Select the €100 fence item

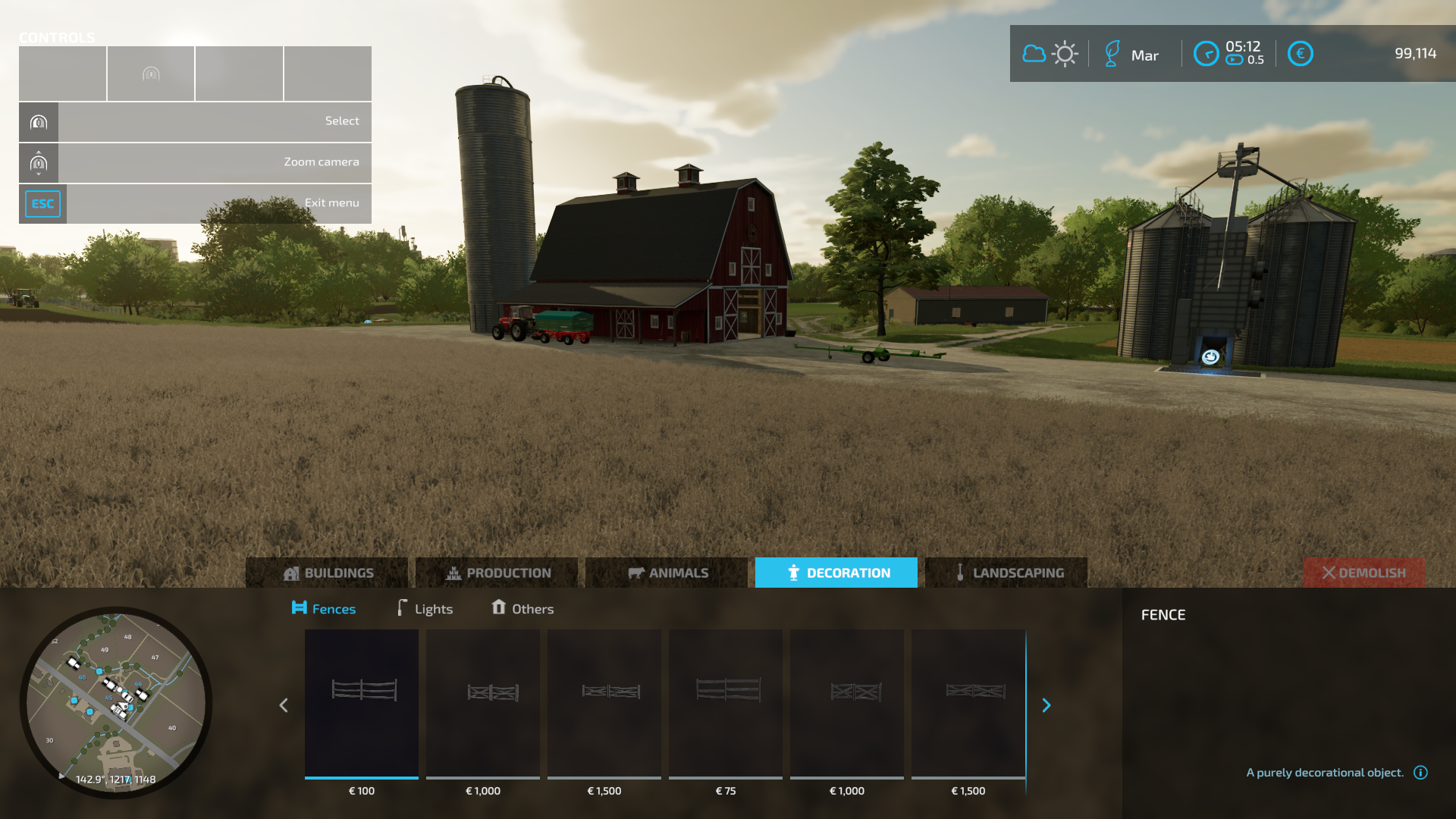click(x=362, y=704)
